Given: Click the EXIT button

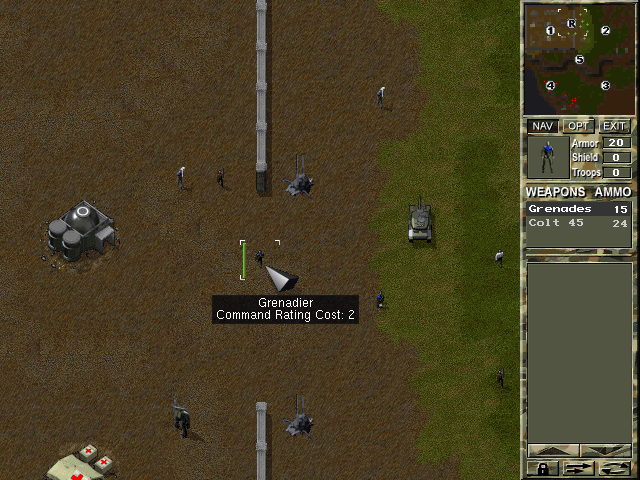Looking at the screenshot, I should pyautogui.click(x=614, y=126).
